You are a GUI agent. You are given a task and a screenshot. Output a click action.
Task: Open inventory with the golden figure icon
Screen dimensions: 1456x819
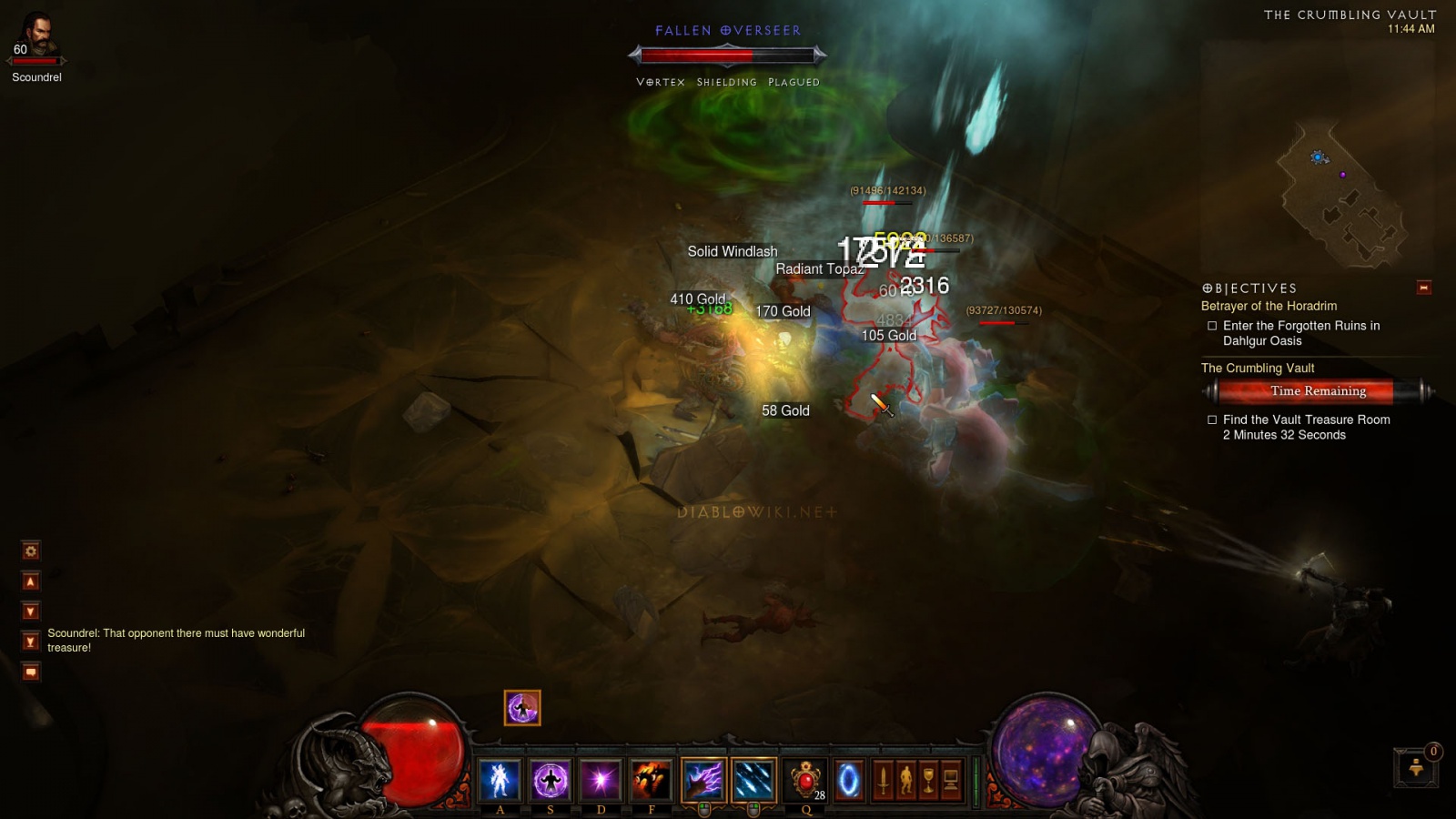click(905, 781)
